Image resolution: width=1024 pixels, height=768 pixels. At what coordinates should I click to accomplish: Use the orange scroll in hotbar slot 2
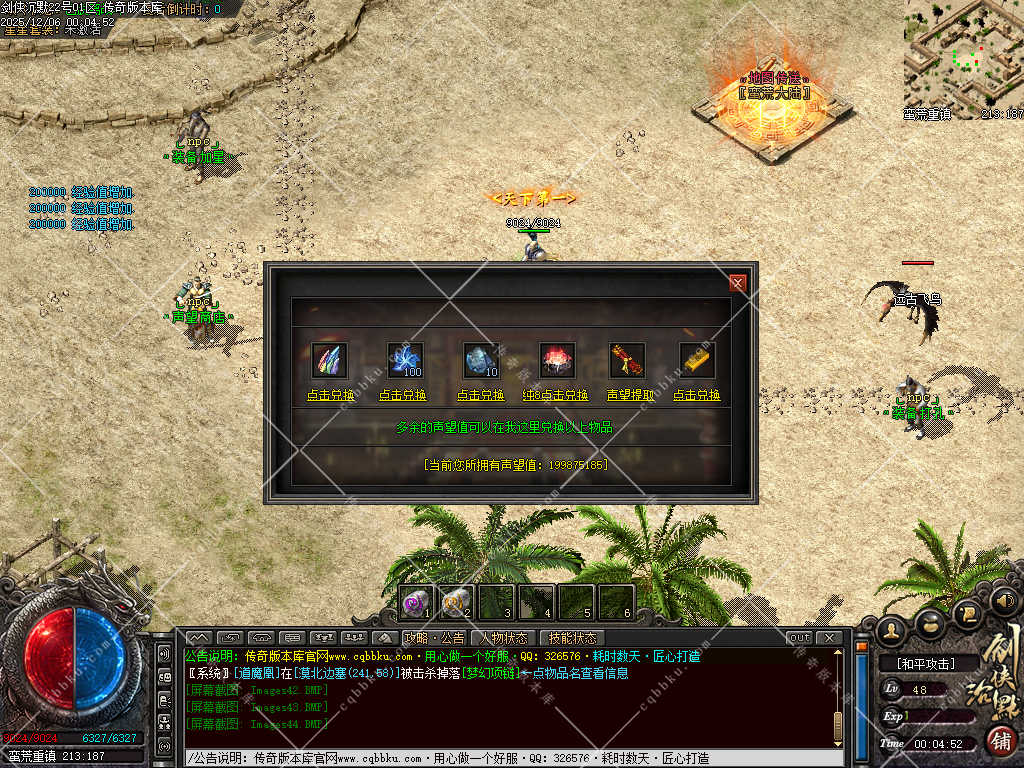pos(456,602)
